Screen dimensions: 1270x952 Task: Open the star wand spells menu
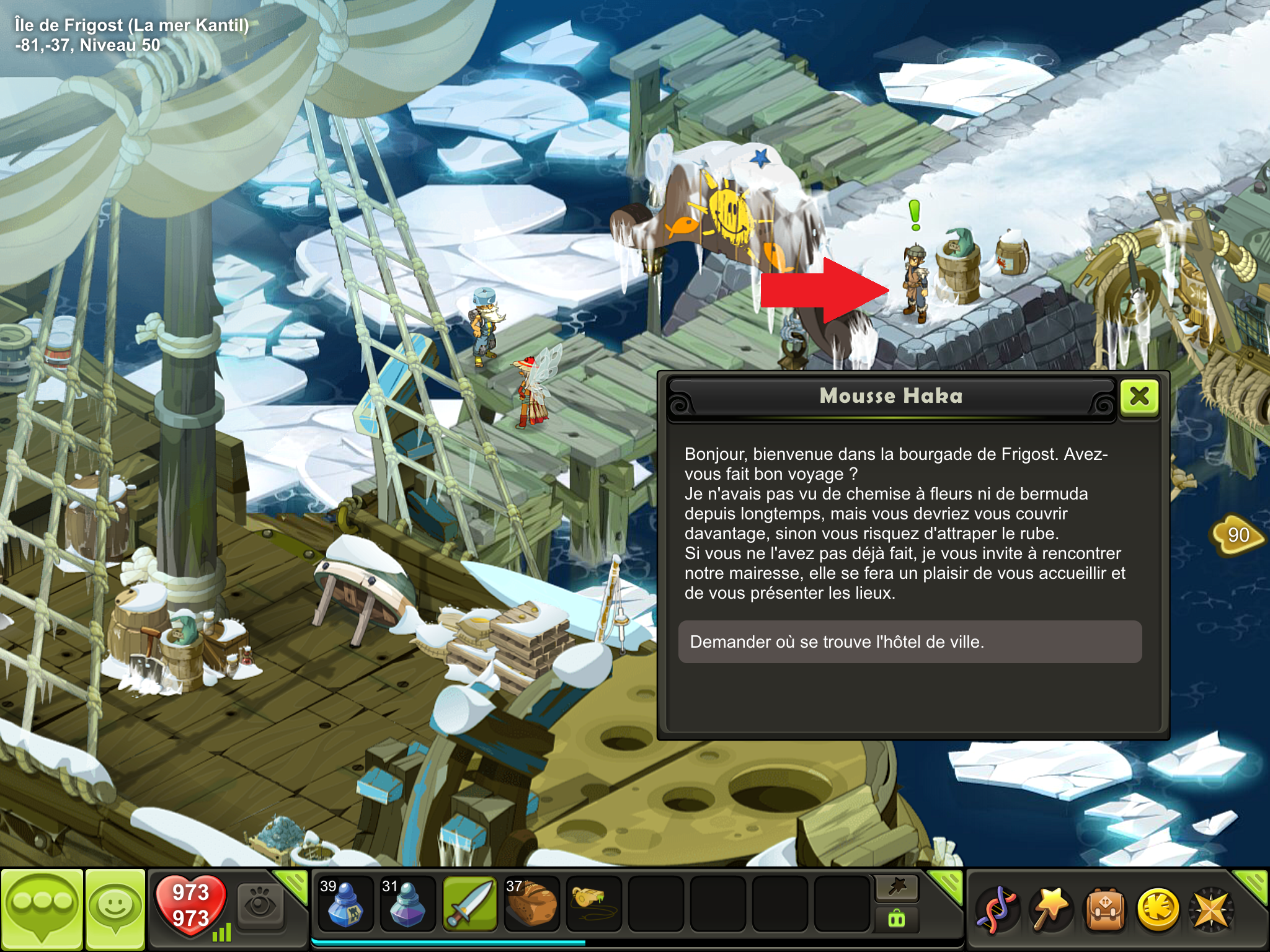click(x=1050, y=909)
